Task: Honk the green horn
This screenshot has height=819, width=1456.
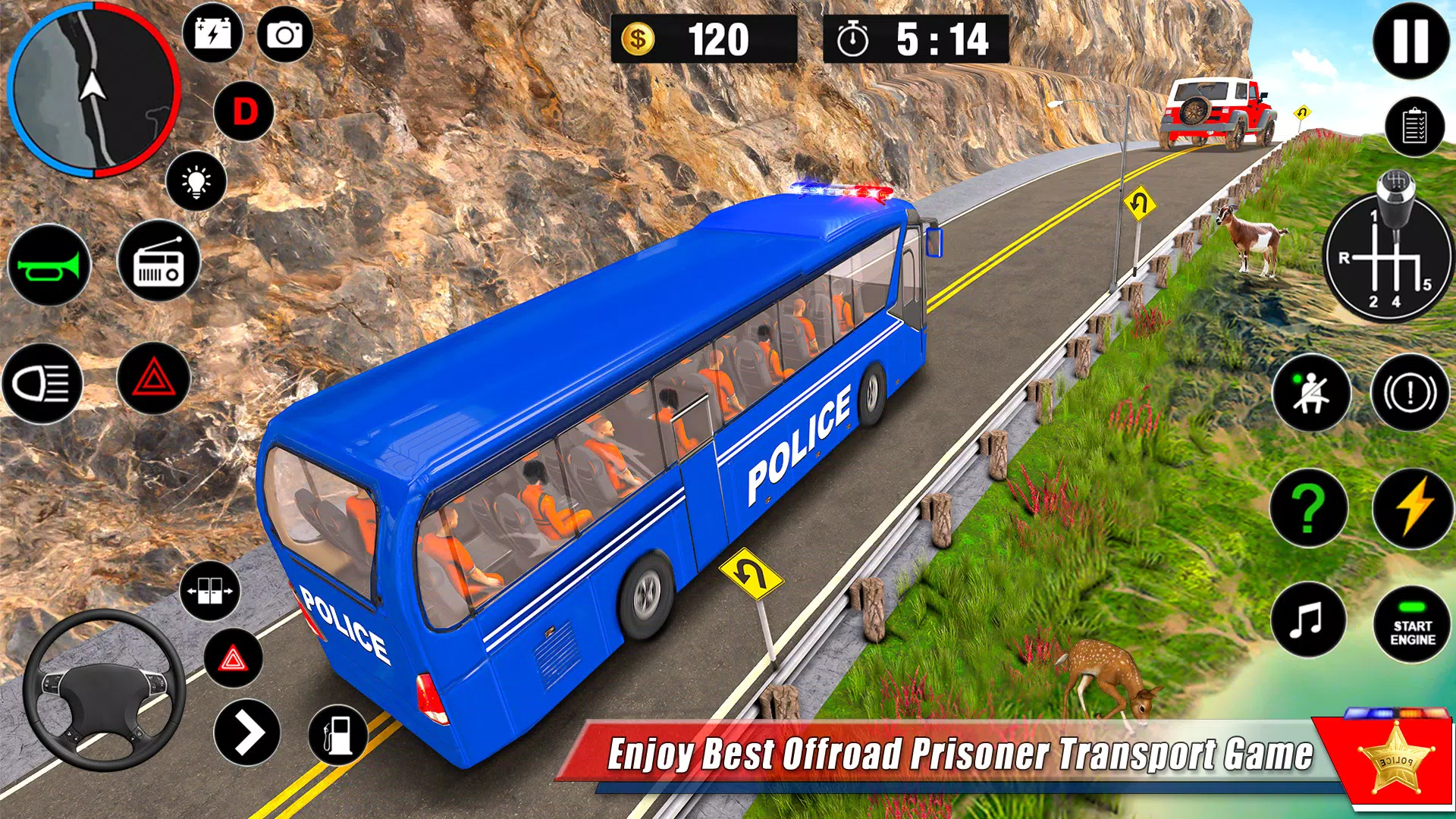Action: pyautogui.click(x=49, y=265)
